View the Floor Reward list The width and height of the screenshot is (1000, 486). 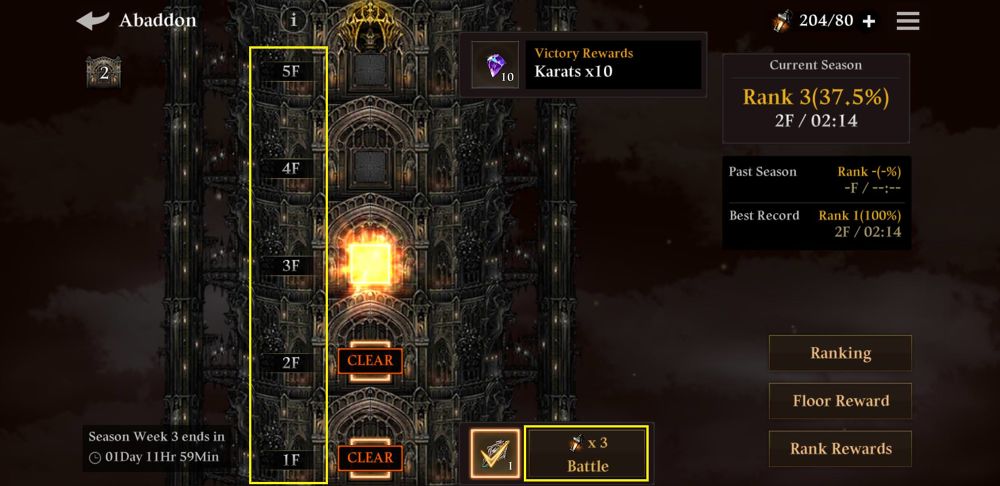tap(840, 401)
